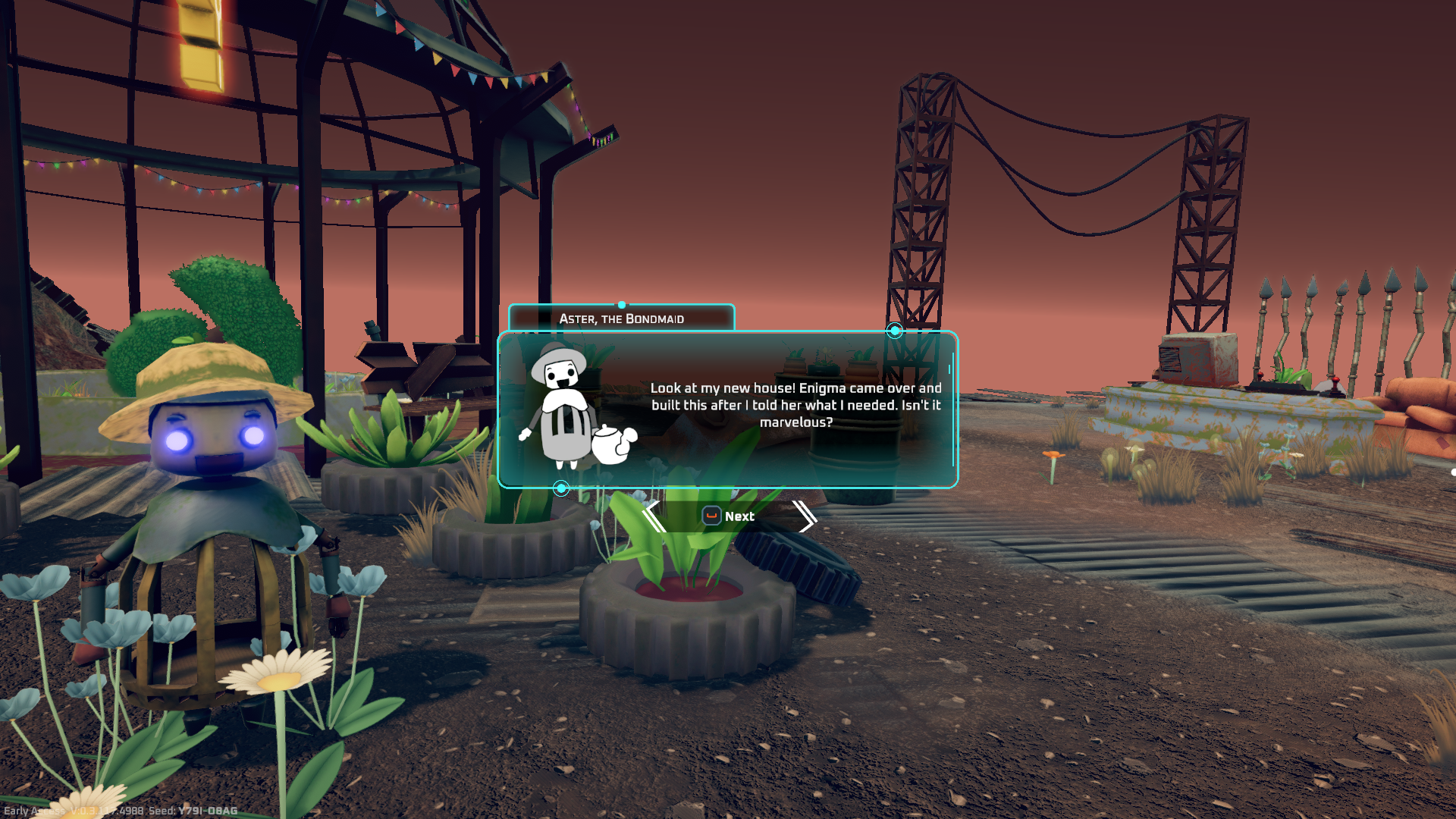This screenshot has height=819, width=1456.
Task: Click the orange key prompt icon beside Next
Action: (711, 516)
